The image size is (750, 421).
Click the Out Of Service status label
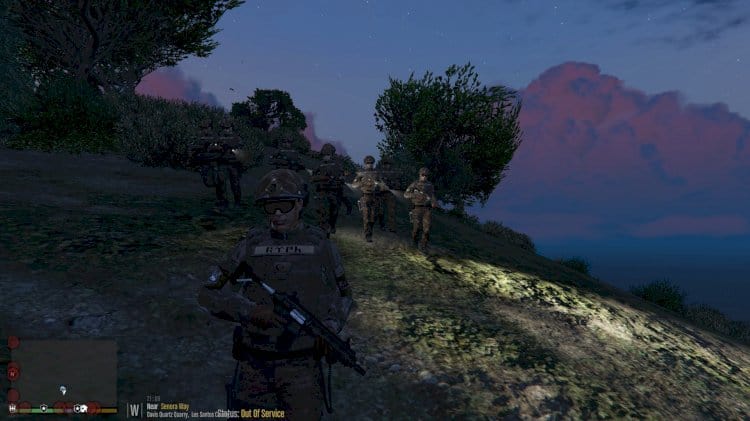[263, 414]
